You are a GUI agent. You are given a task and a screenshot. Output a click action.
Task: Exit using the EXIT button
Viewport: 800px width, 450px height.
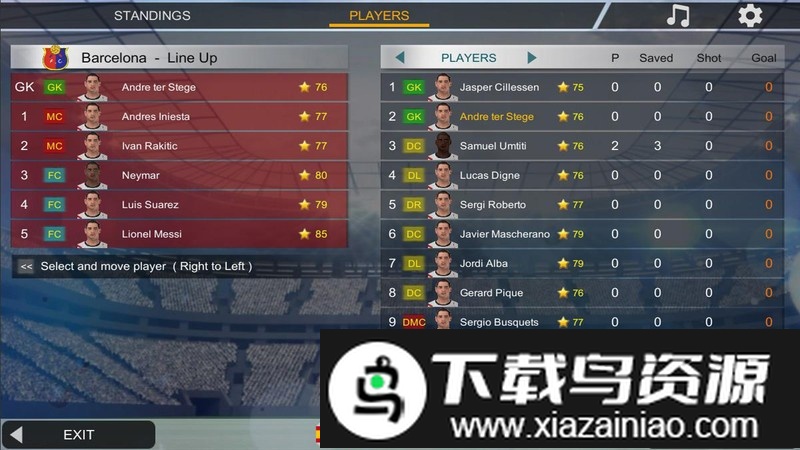[78, 434]
